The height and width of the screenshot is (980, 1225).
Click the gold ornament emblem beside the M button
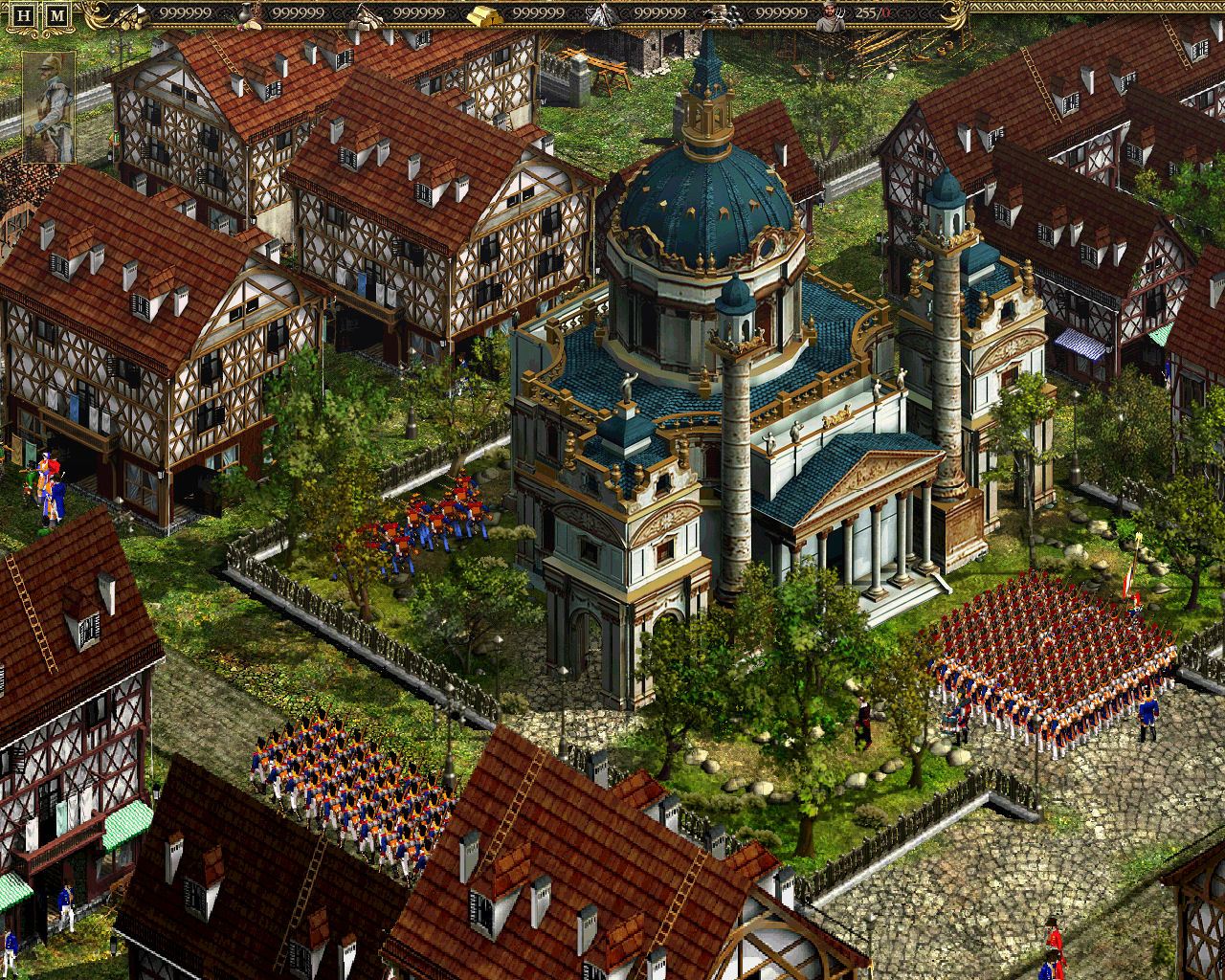(x=91, y=14)
